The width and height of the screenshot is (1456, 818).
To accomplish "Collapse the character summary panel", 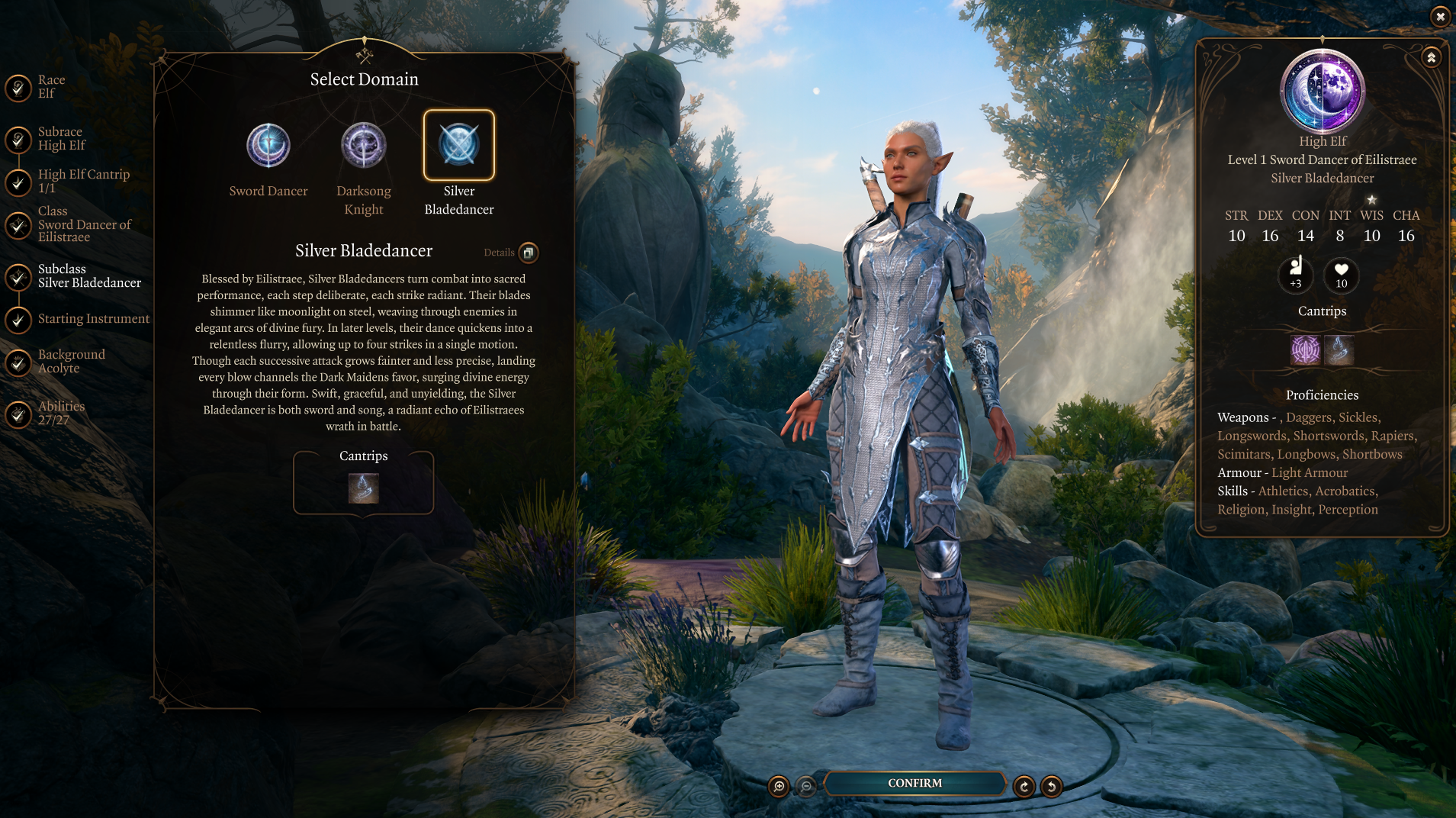I will (x=1431, y=58).
